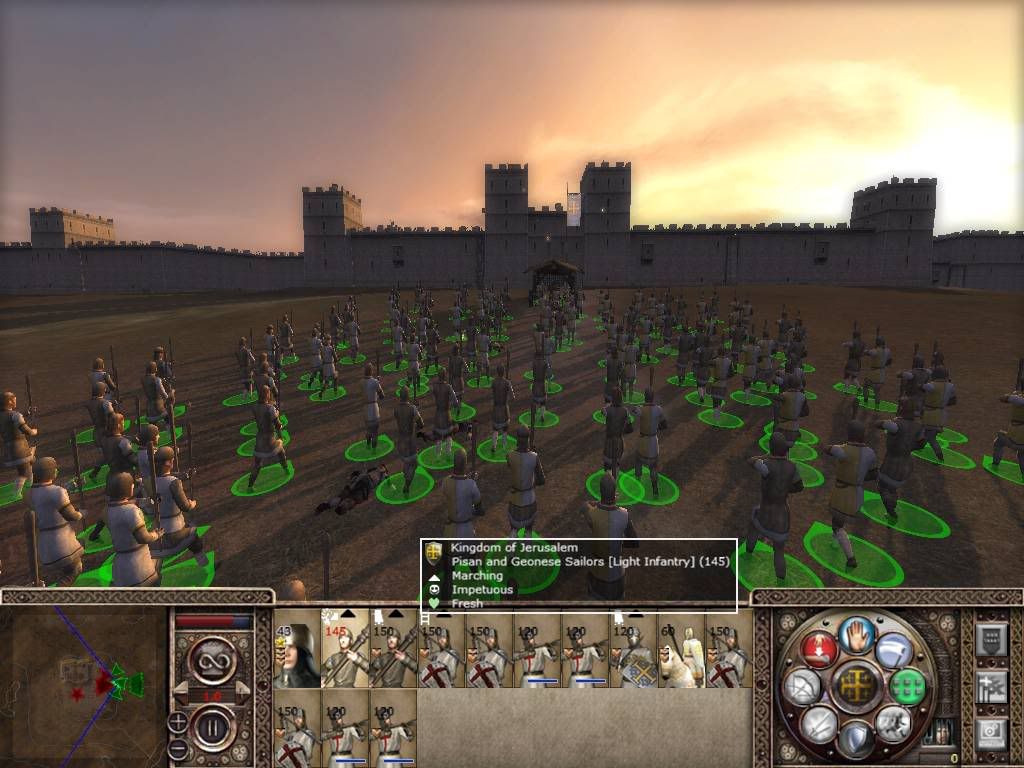Zoom out the minimap with minus button
The height and width of the screenshot is (768, 1024).
[178, 747]
